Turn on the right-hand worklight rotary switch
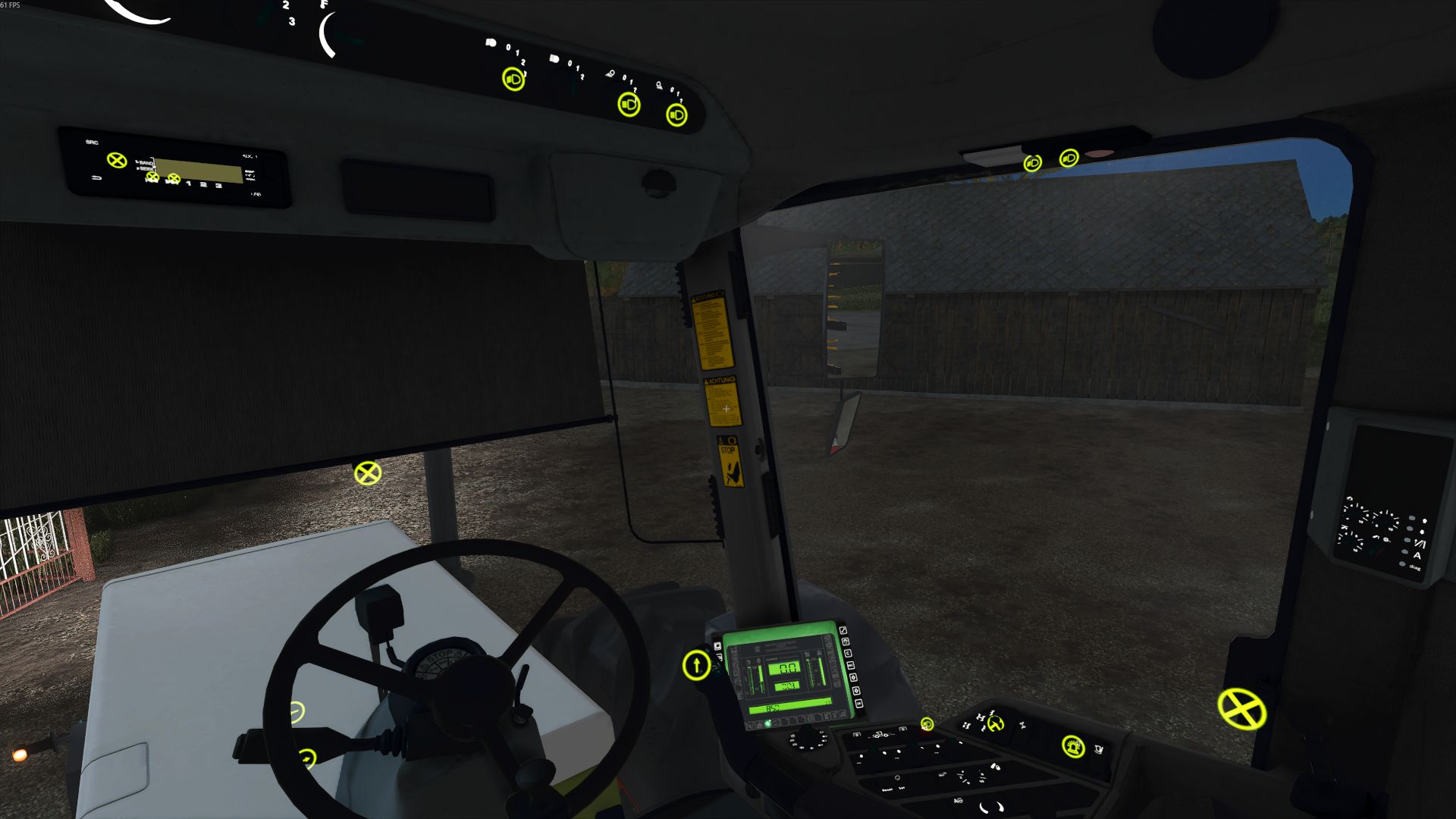This screenshot has width=1456, height=819. pyautogui.click(x=679, y=115)
